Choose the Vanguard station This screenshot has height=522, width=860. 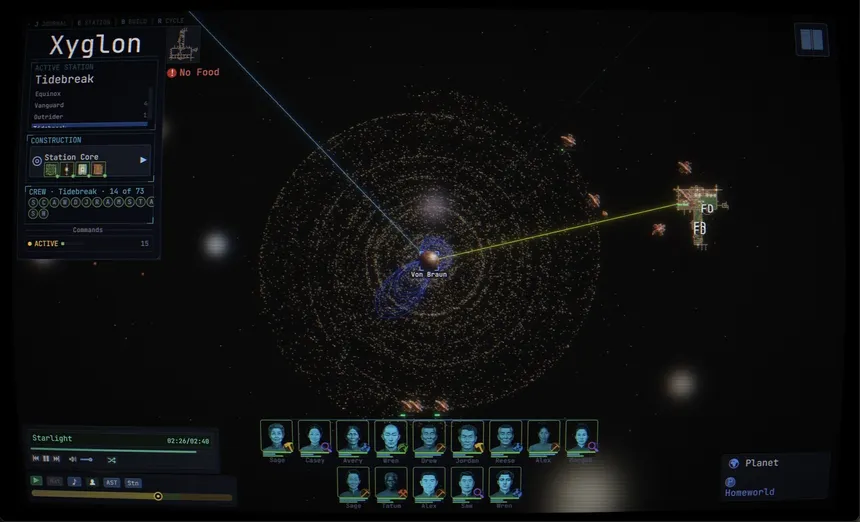coord(50,105)
